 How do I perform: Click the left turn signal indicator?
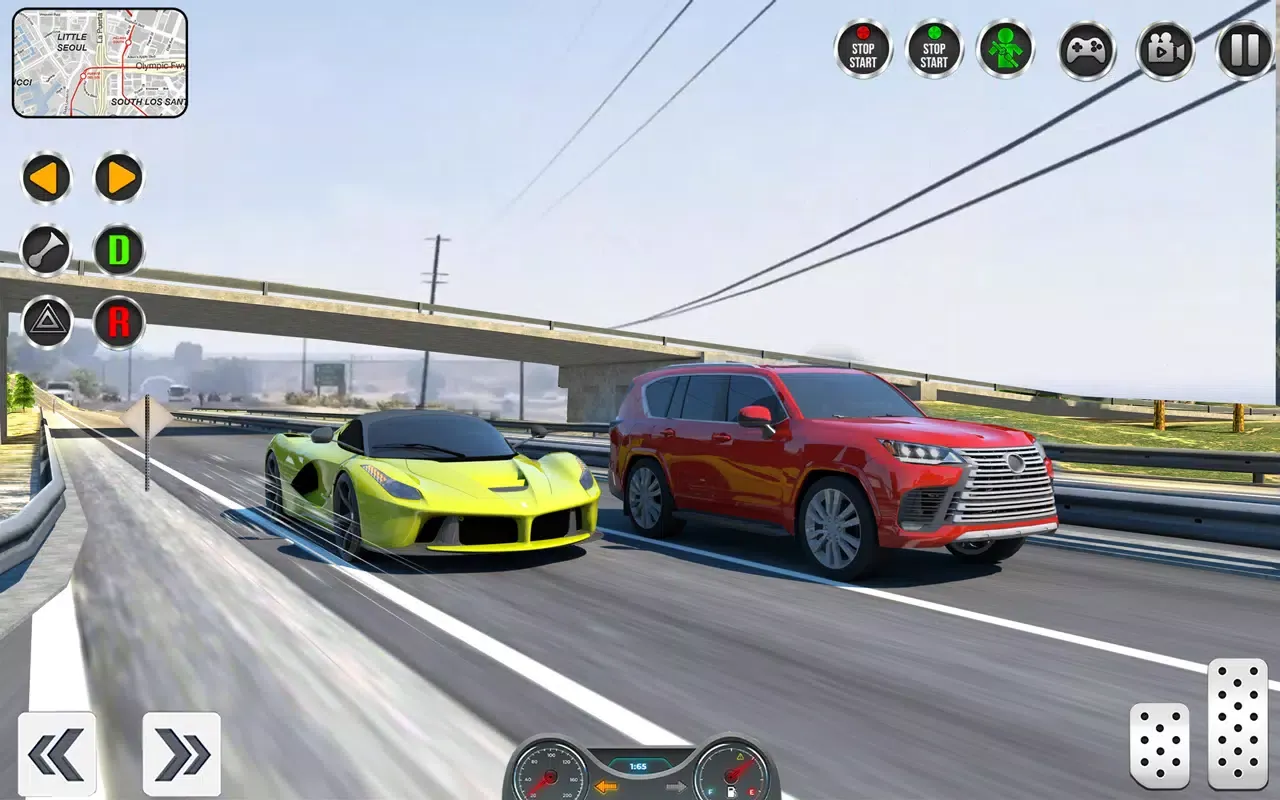click(x=605, y=786)
